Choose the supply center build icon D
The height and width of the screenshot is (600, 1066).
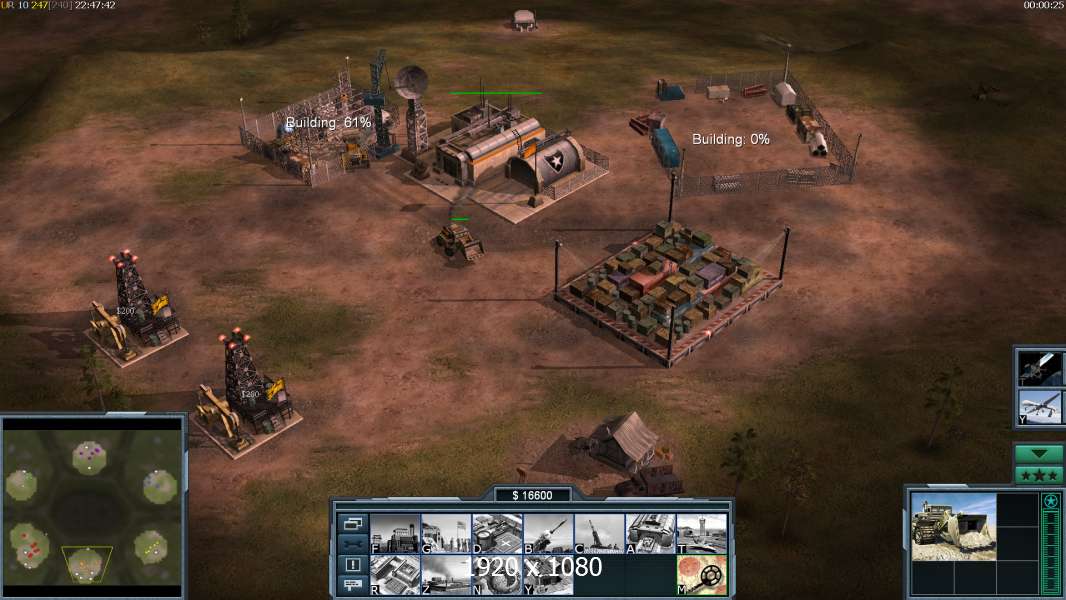click(496, 533)
